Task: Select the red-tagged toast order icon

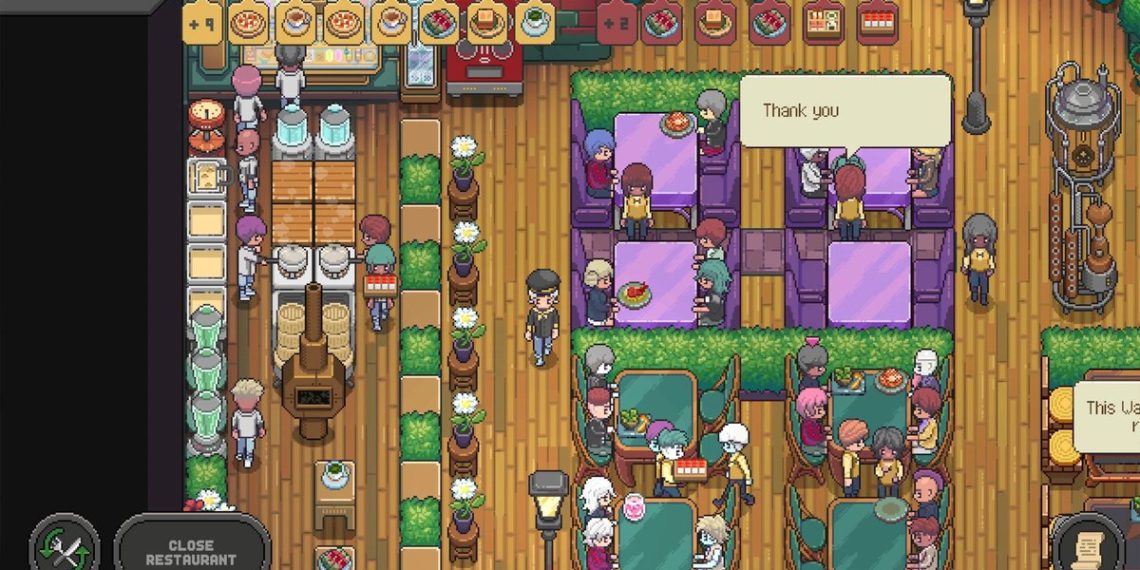Action: point(715,22)
